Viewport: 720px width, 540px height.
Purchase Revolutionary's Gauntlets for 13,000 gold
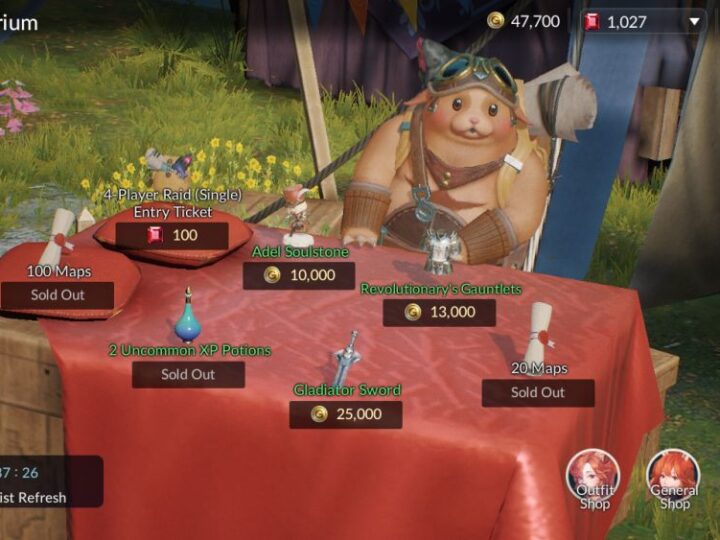[x=439, y=312]
